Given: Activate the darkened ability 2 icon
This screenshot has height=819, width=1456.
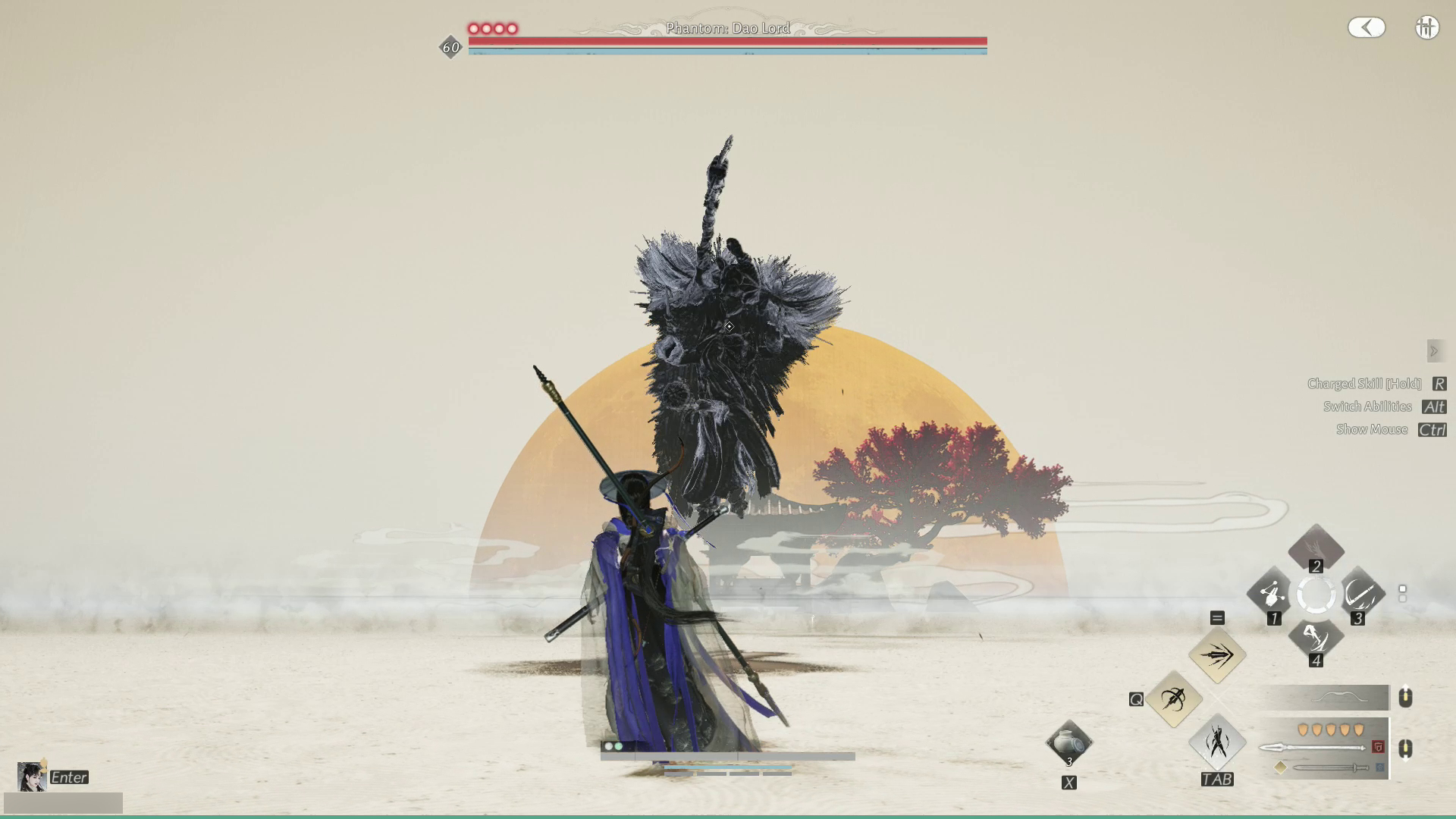Looking at the screenshot, I should click(1317, 548).
